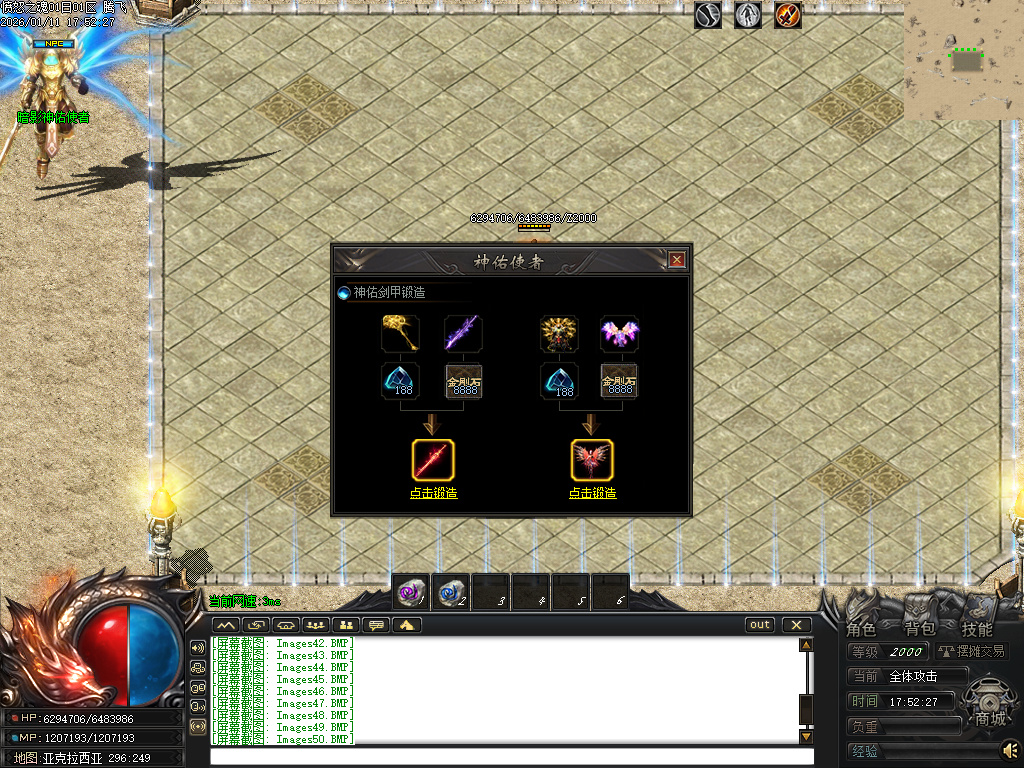The height and width of the screenshot is (768, 1024).
Task: Select the red winged armor forging result
Action: [x=592, y=460]
